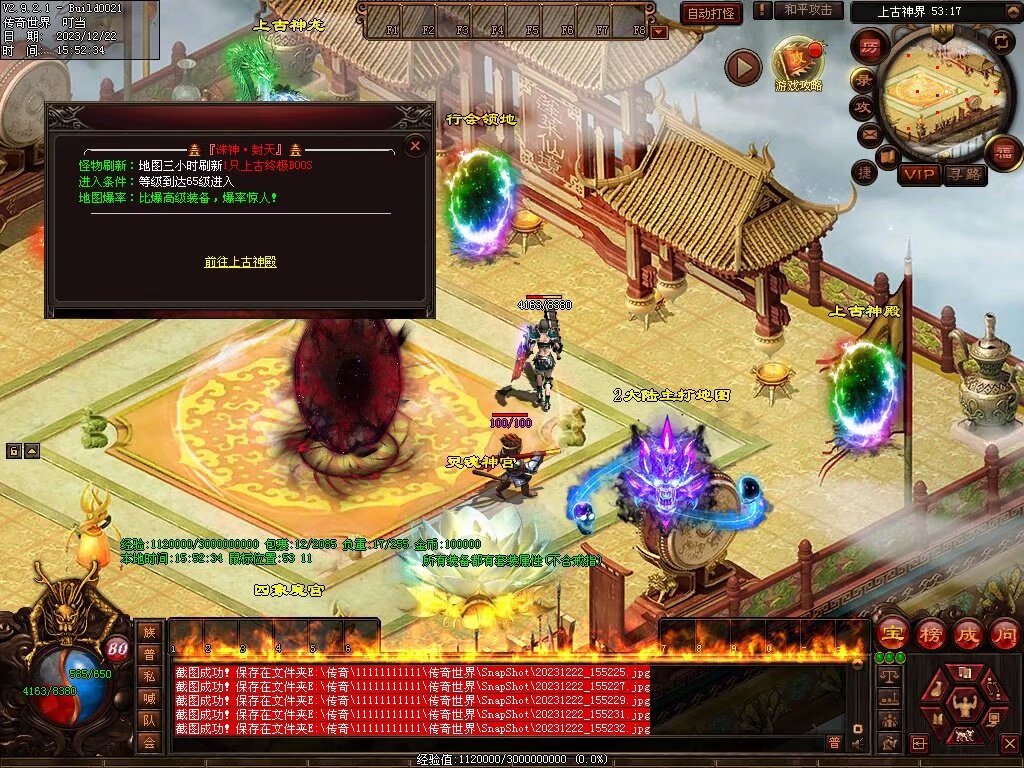Click the 福 welfare button
The width and height of the screenshot is (1024, 768).
(1003, 152)
